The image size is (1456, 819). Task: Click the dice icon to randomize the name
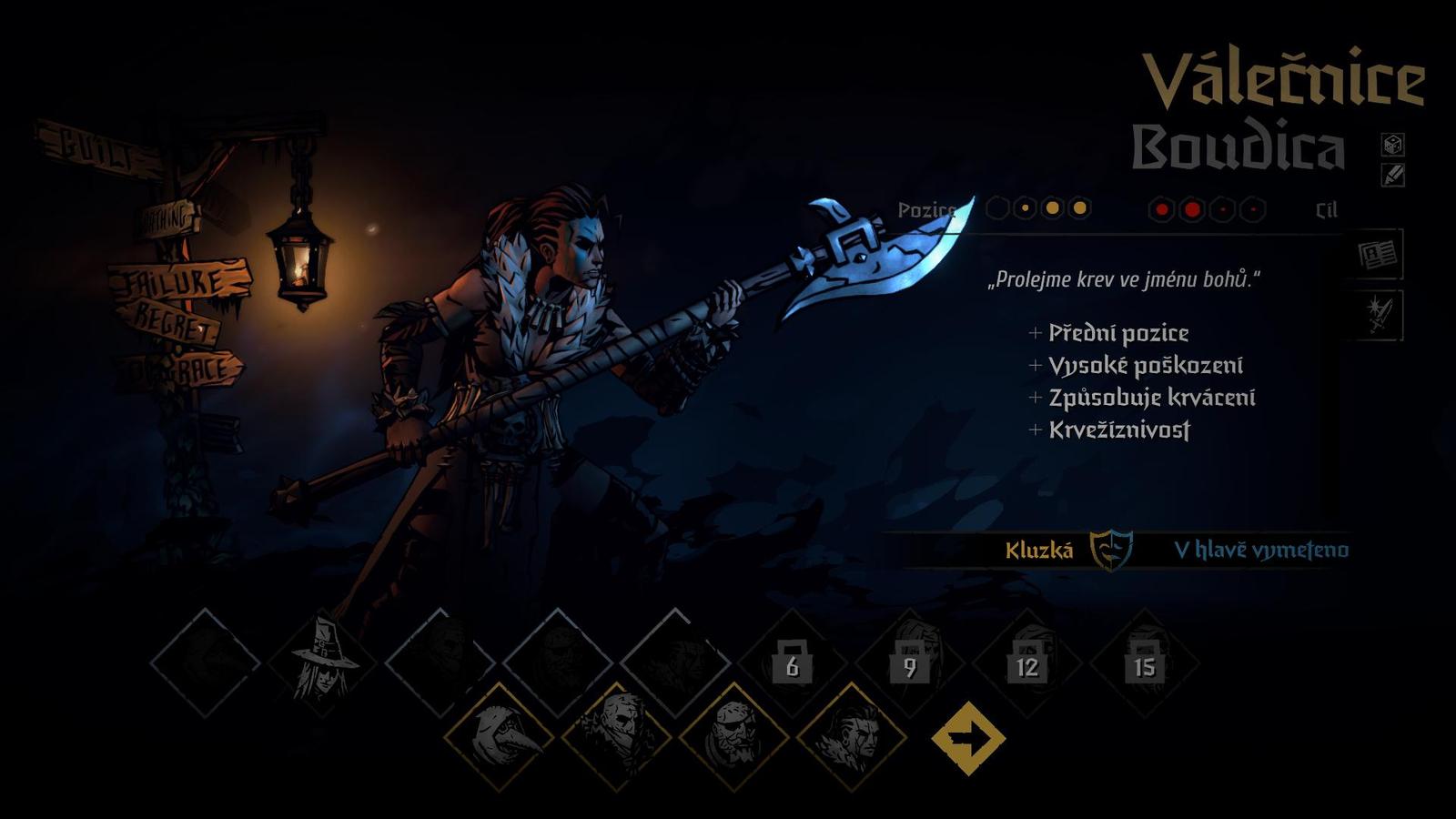(1390, 144)
